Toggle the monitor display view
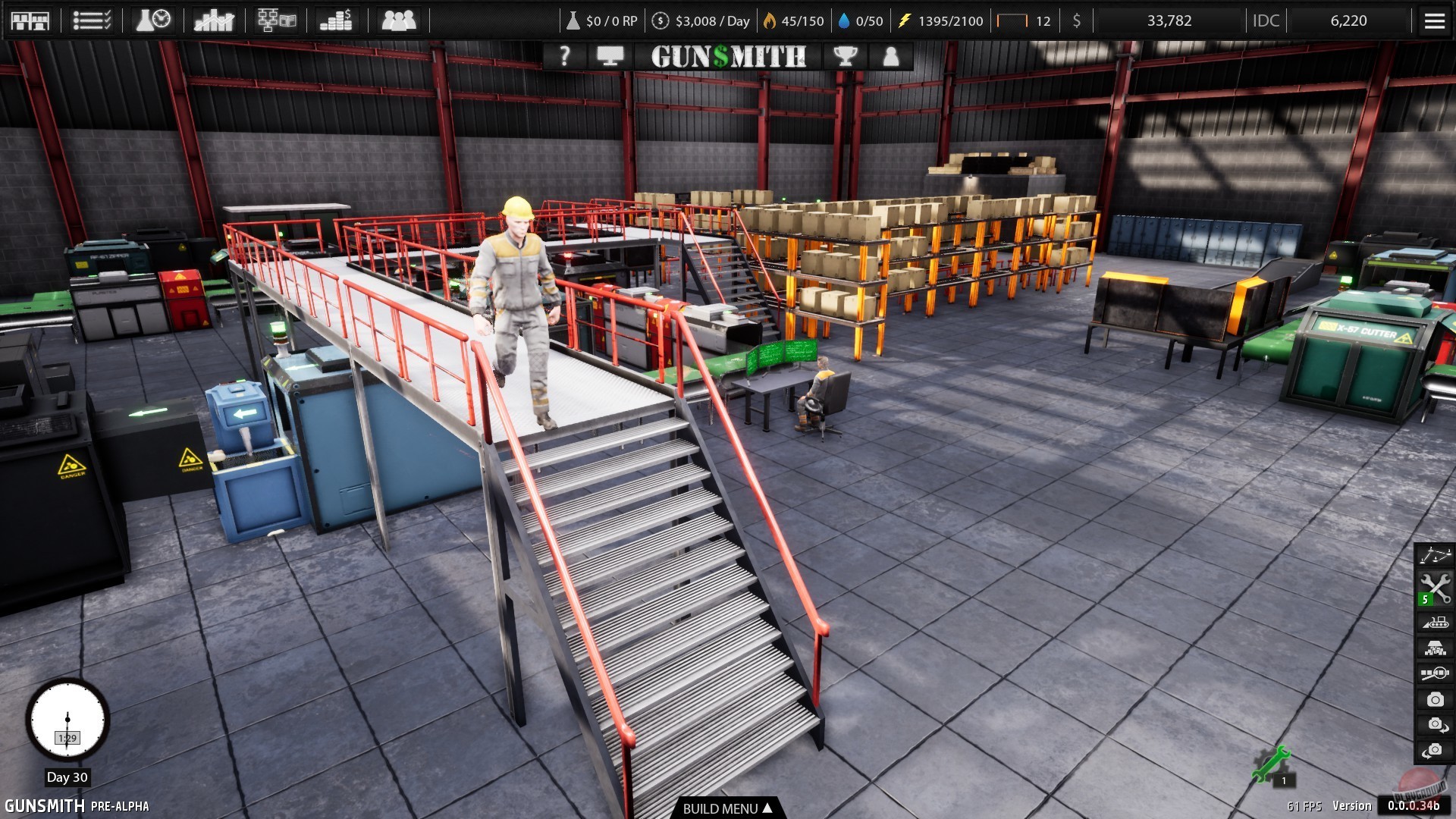 [x=611, y=56]
